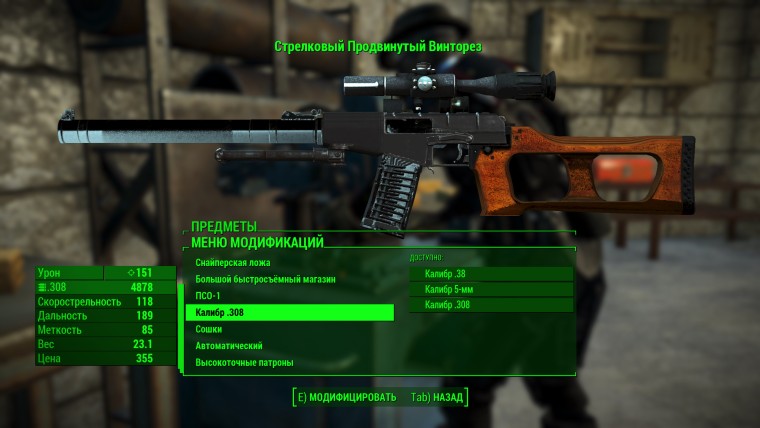Choose the Сошки modification slot
760x428 pixels.
click(x=209, y=329)
